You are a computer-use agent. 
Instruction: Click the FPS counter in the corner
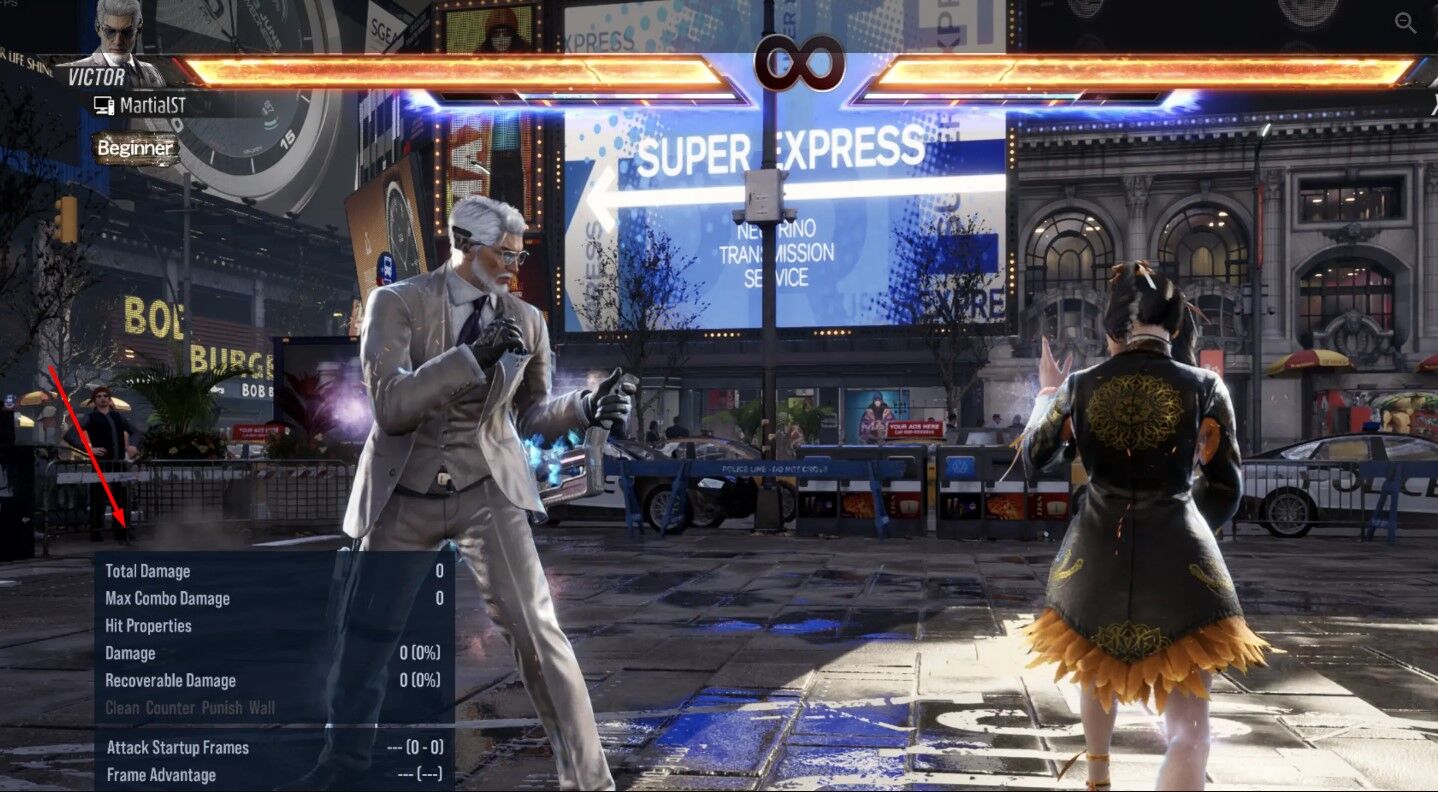click(x=9, y=4)
